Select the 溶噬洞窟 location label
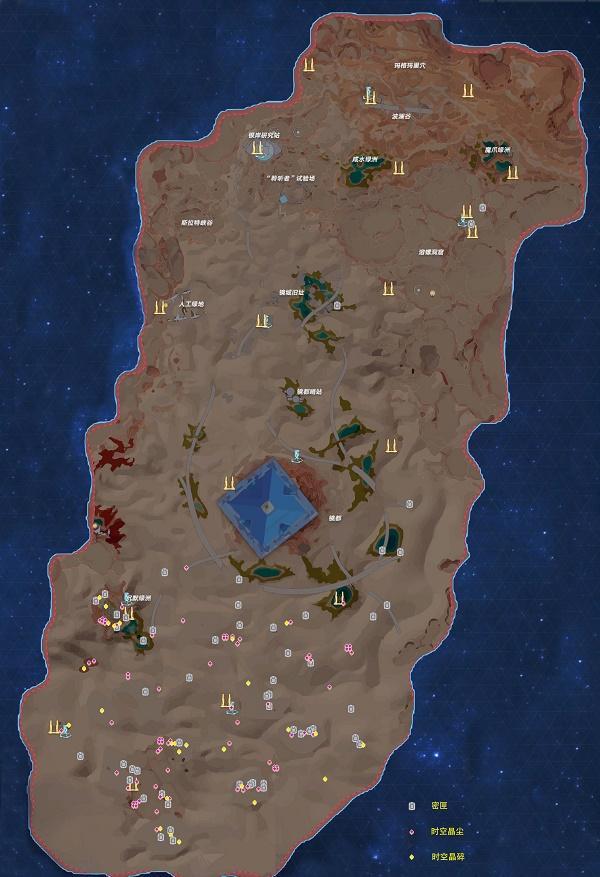 point(438,252)
